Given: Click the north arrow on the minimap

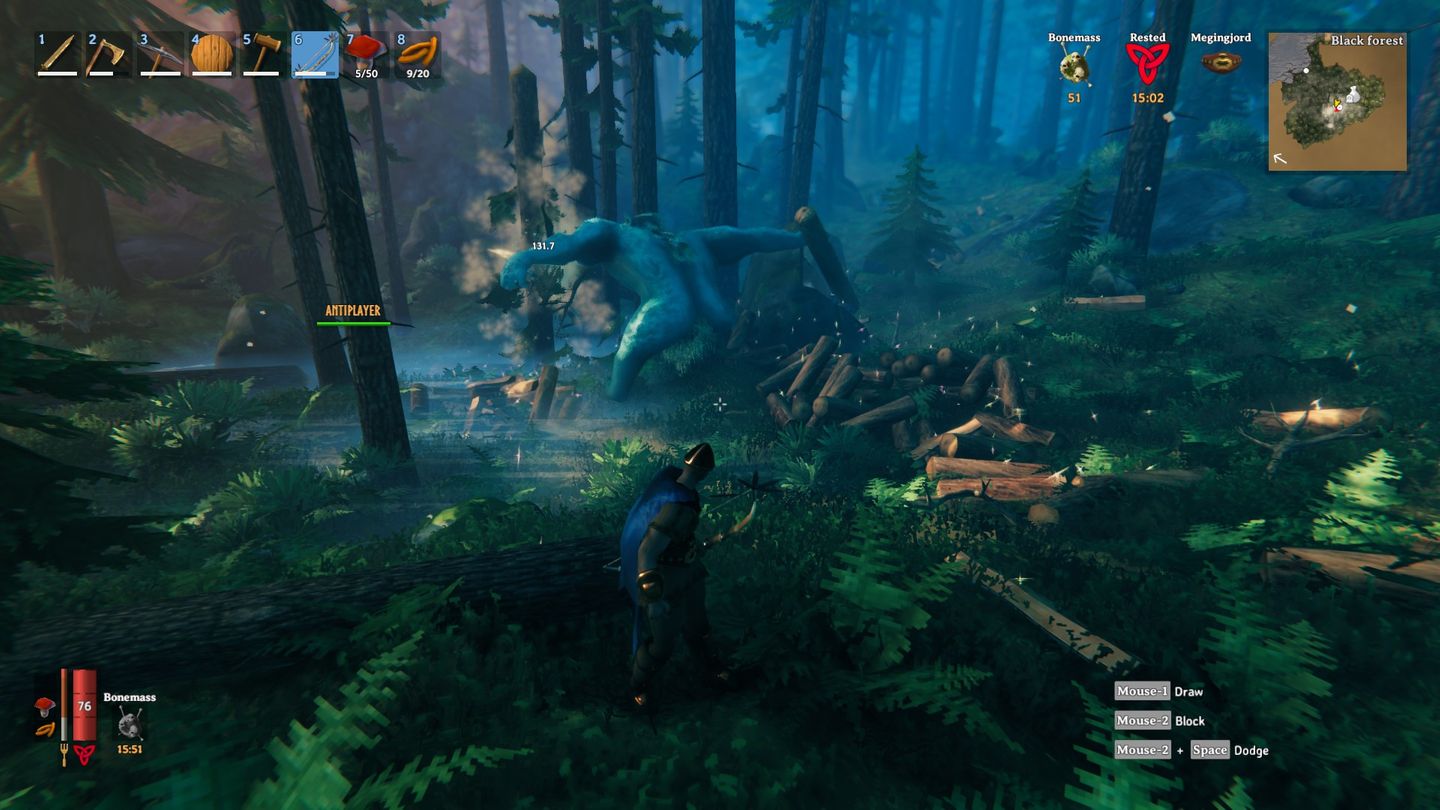Looking at the screenshot, I should pyautogui.click(x=1279, y=158).
